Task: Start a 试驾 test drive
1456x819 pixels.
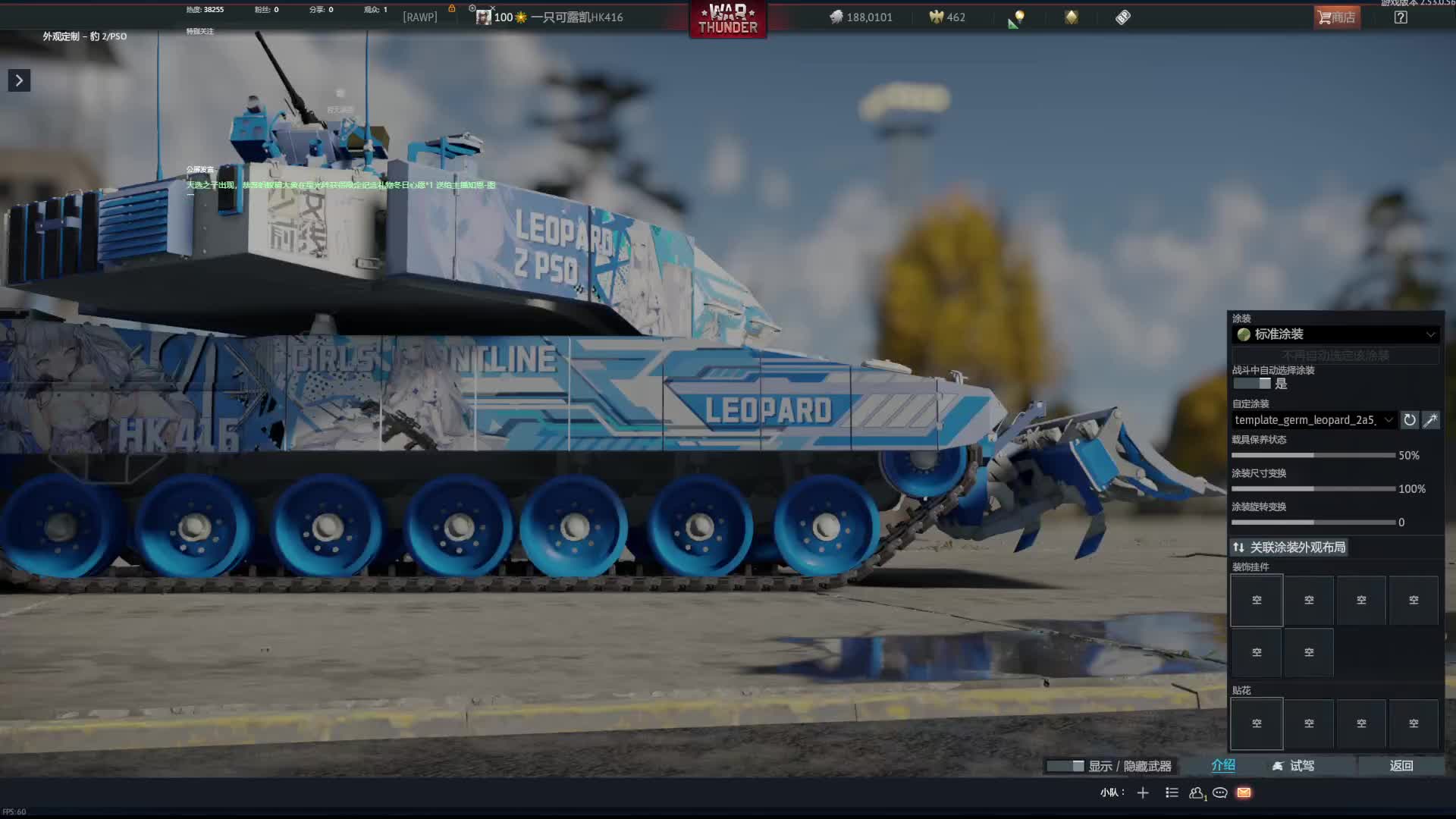Action: [1294, 766]
